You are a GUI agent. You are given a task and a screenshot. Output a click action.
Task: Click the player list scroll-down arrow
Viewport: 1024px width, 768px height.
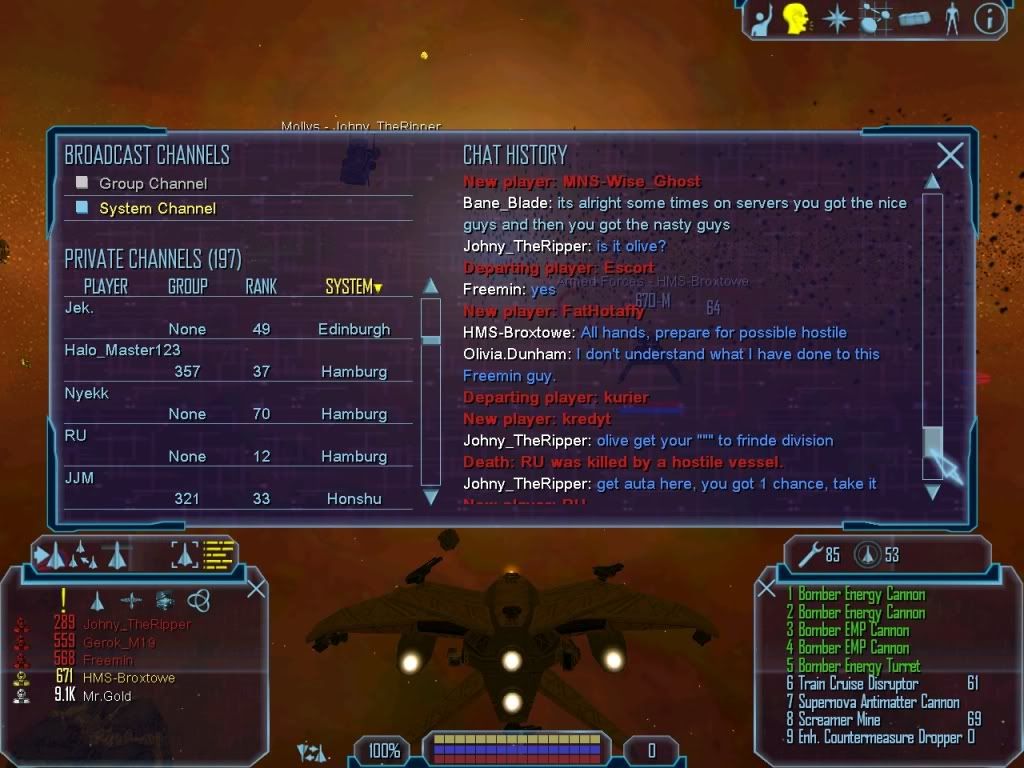(x=431, y=496)
